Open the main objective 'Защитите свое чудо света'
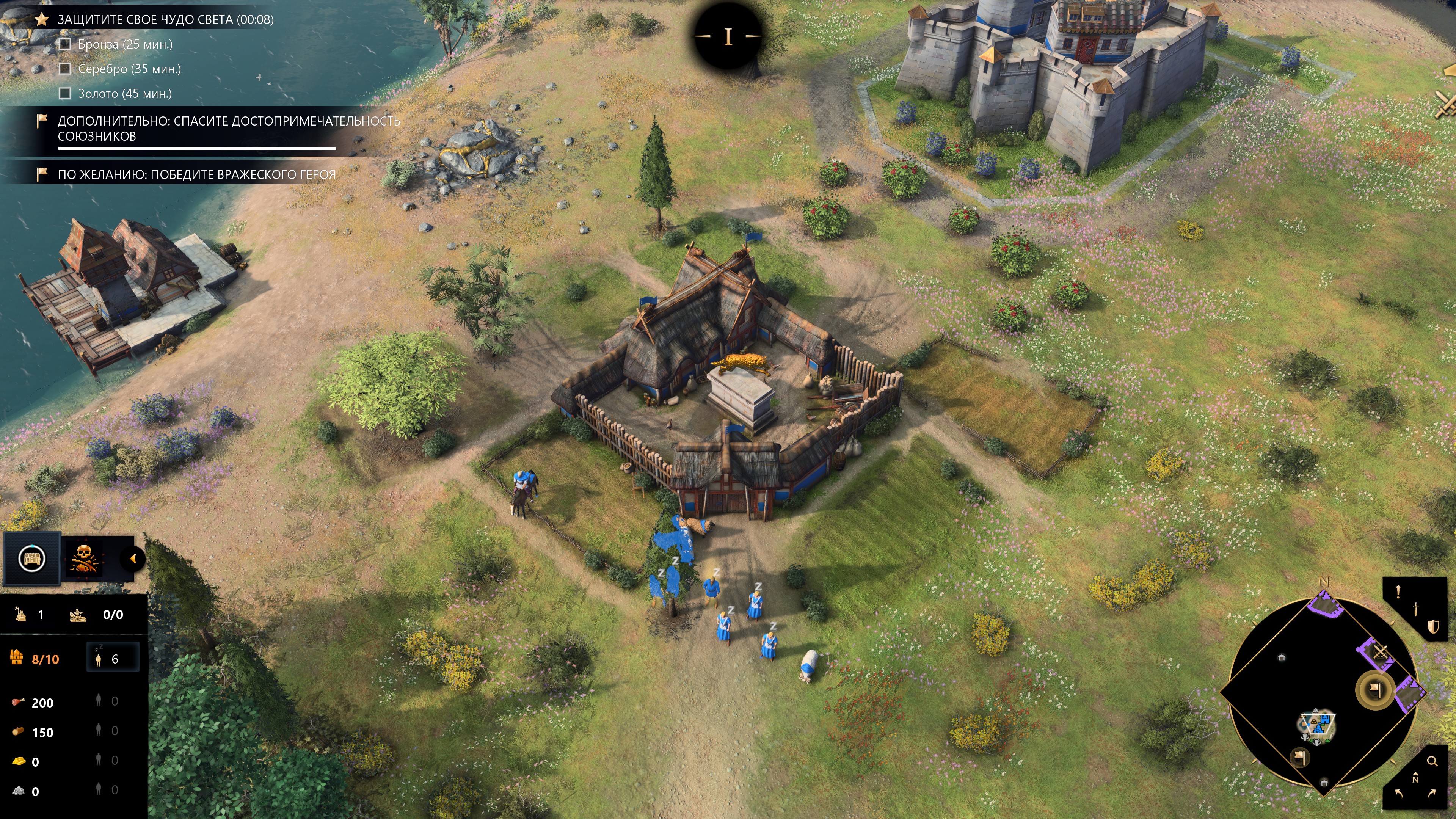This screenshot has height=819, width=1456. point(165,20)
